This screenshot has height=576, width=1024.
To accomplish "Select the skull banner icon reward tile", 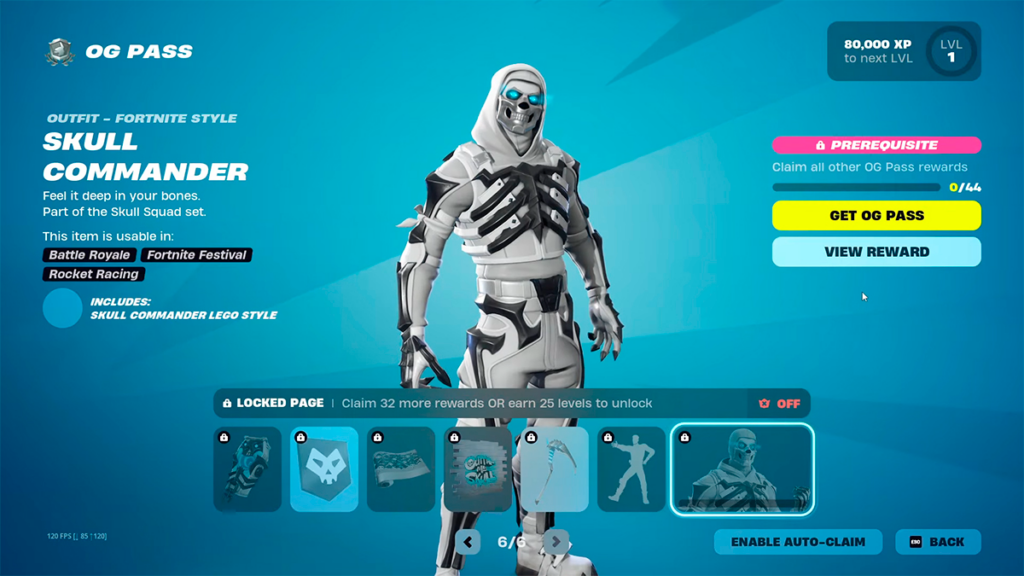I will 324,469.
